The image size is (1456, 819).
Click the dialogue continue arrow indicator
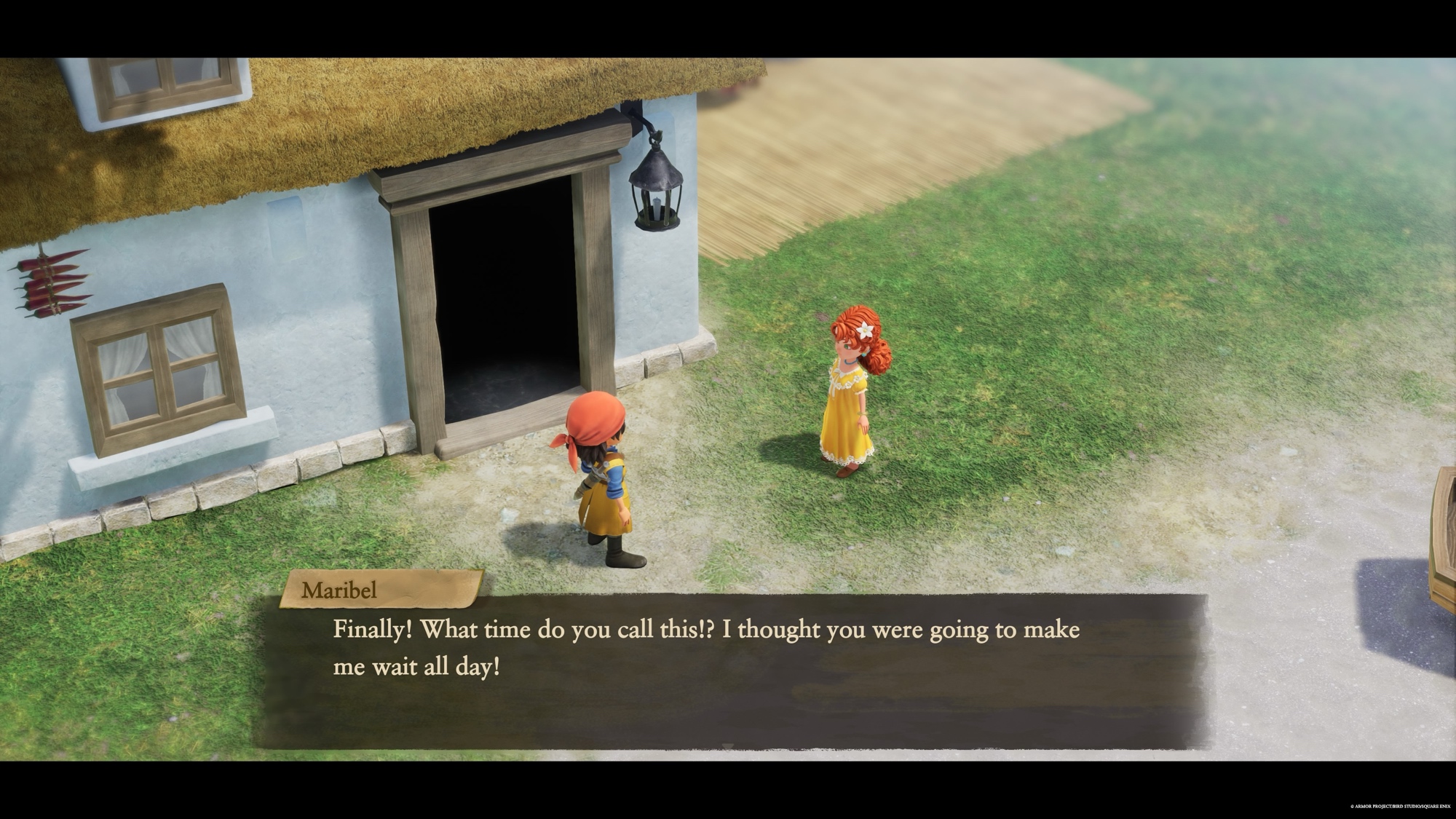click(x=728, y=745)
